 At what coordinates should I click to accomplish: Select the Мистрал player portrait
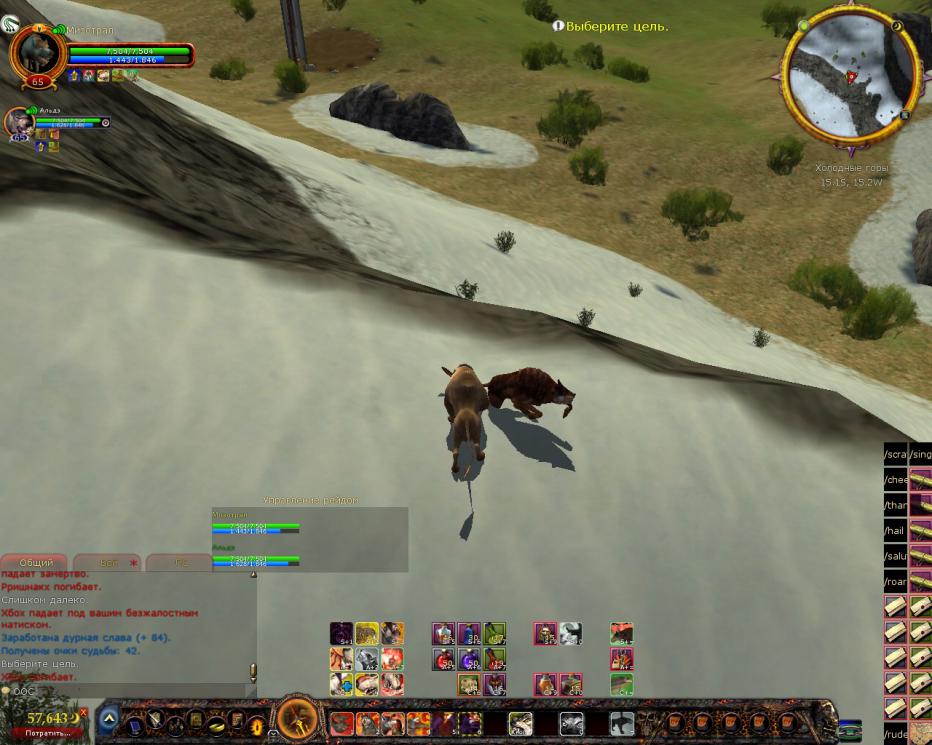coord(38,55)
